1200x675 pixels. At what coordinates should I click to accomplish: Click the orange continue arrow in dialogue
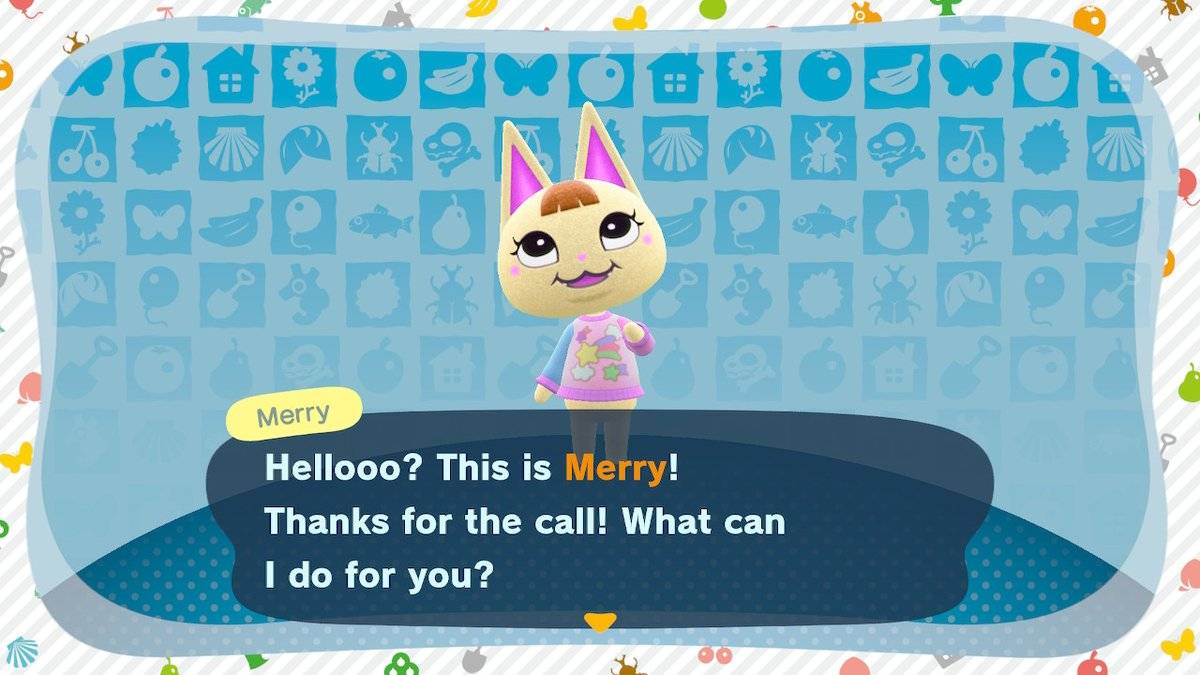tap(599, 622)
